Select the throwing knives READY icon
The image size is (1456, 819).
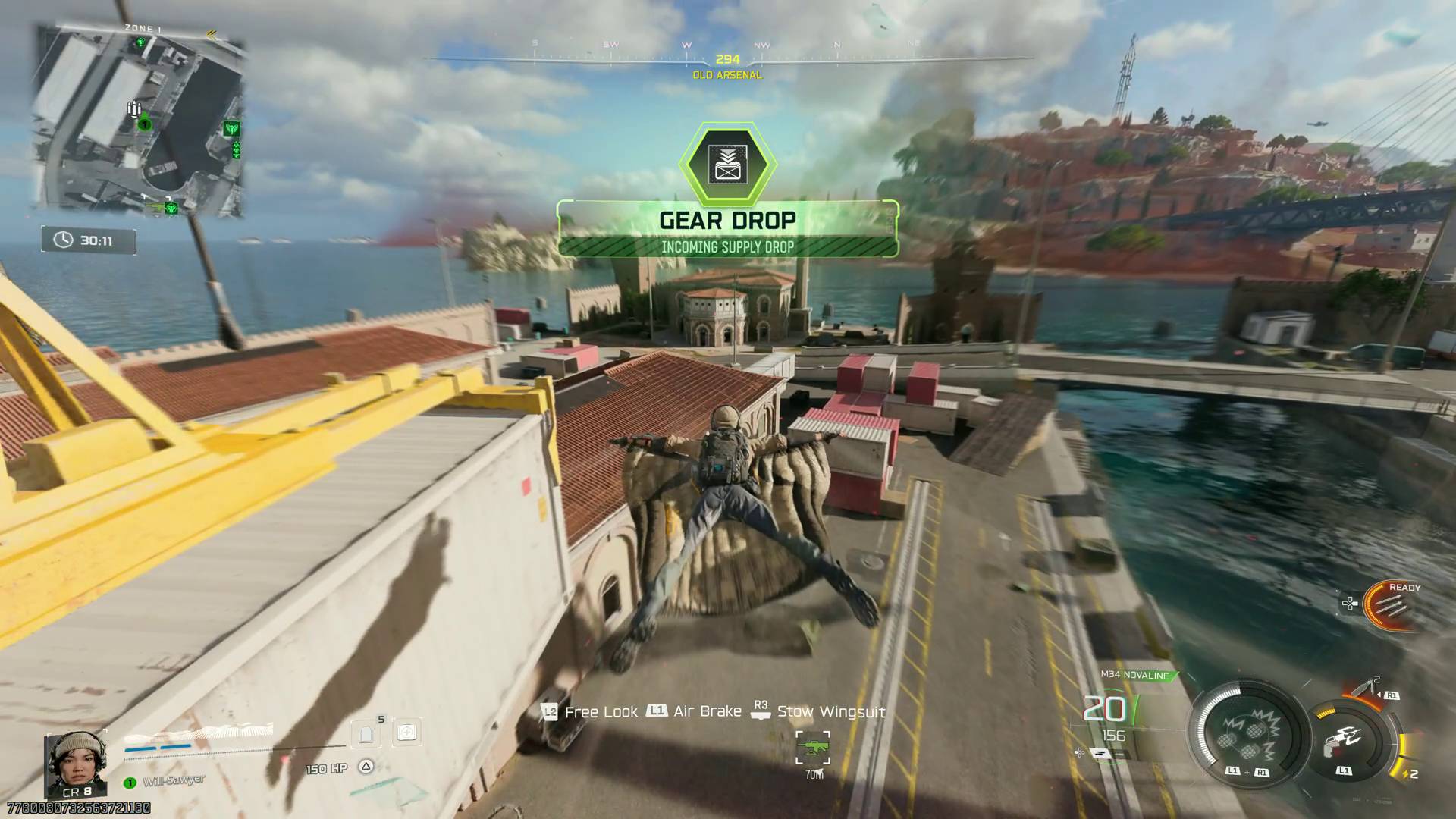click(x=1389, y=605)
